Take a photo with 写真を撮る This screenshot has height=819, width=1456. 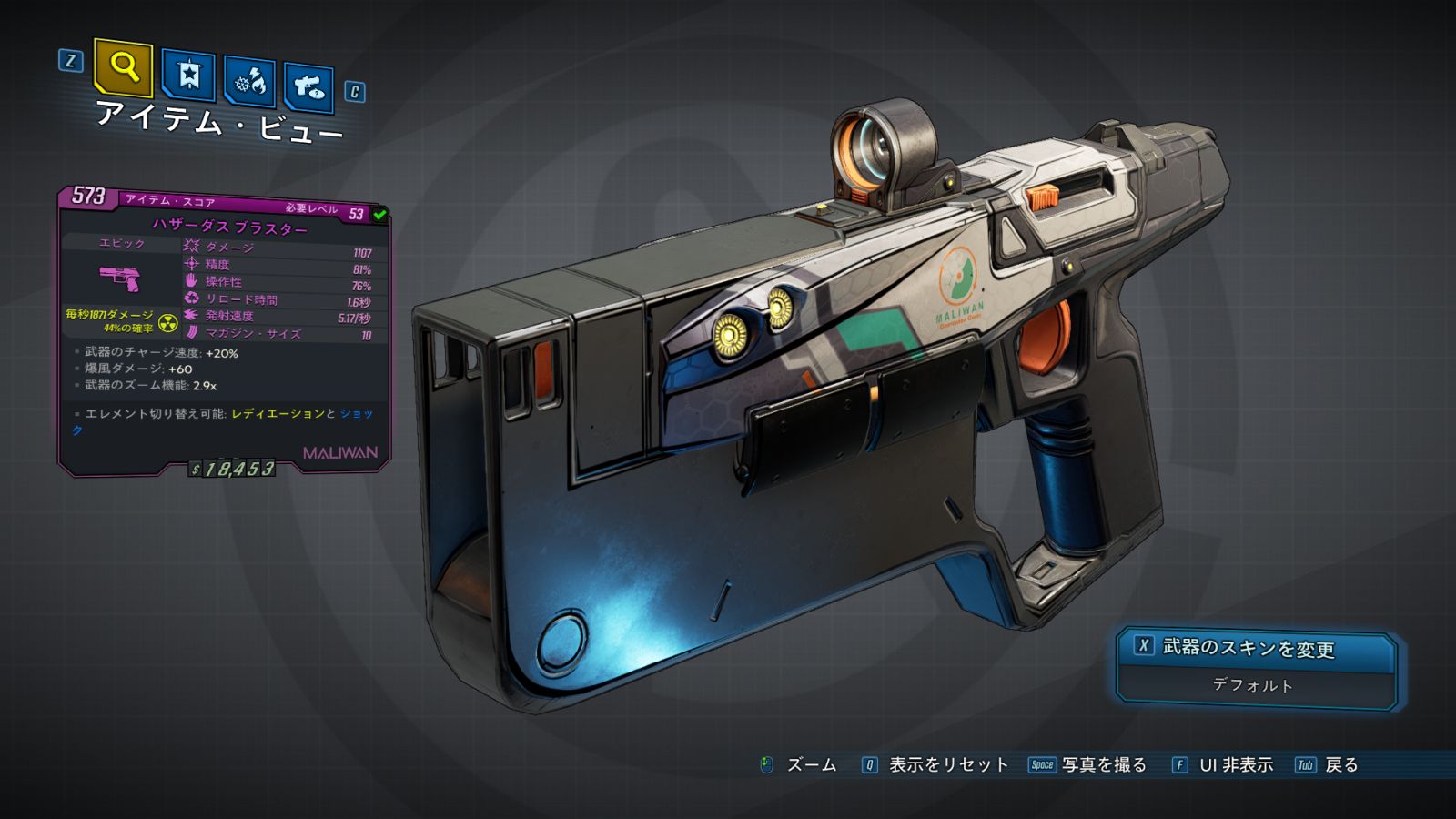coord(1103,765)
